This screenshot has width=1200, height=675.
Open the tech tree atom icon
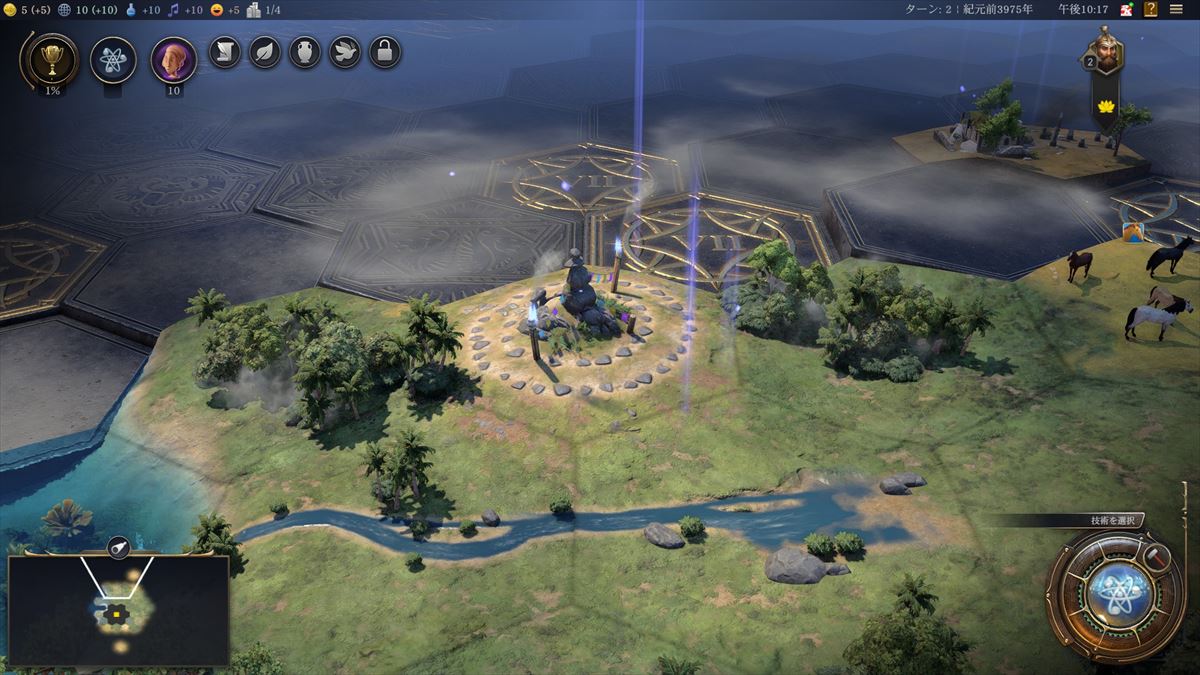113,59
